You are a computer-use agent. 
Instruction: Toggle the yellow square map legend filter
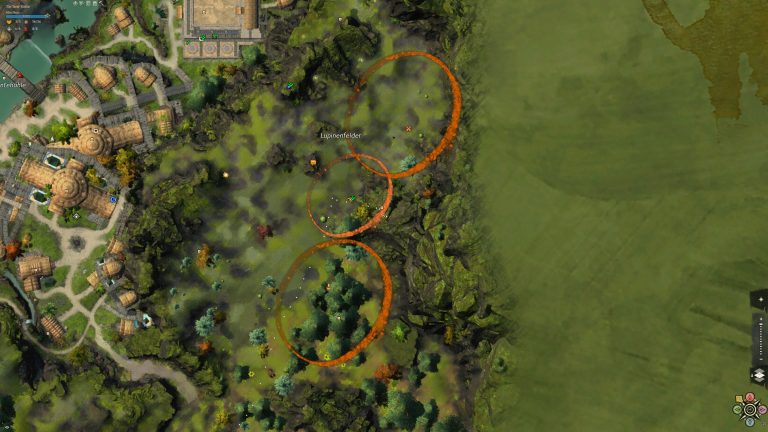(739, 398)
